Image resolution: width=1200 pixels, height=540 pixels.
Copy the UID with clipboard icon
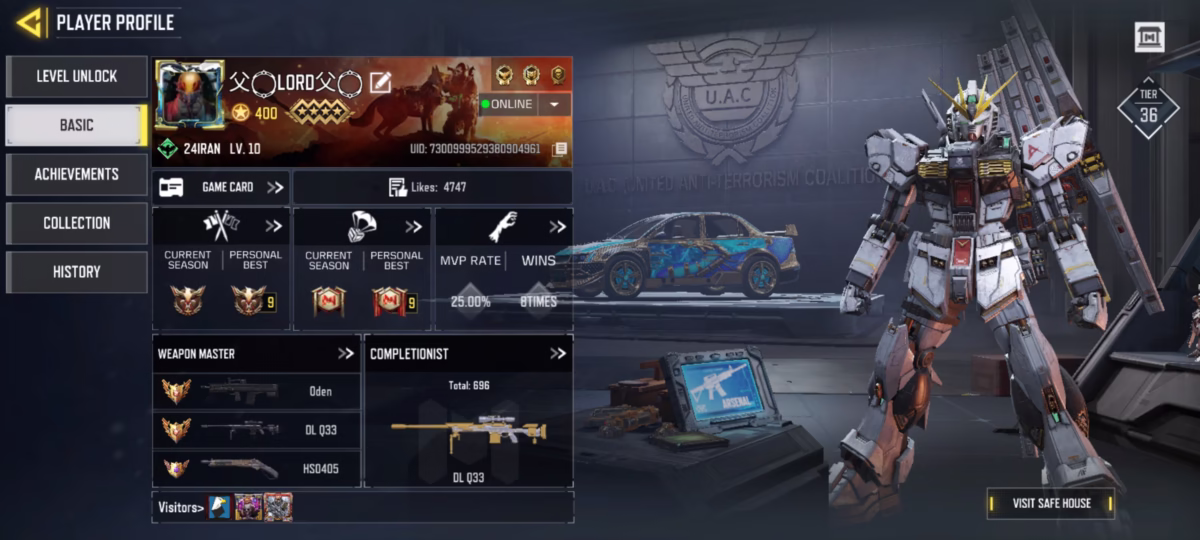click(560, 150)
